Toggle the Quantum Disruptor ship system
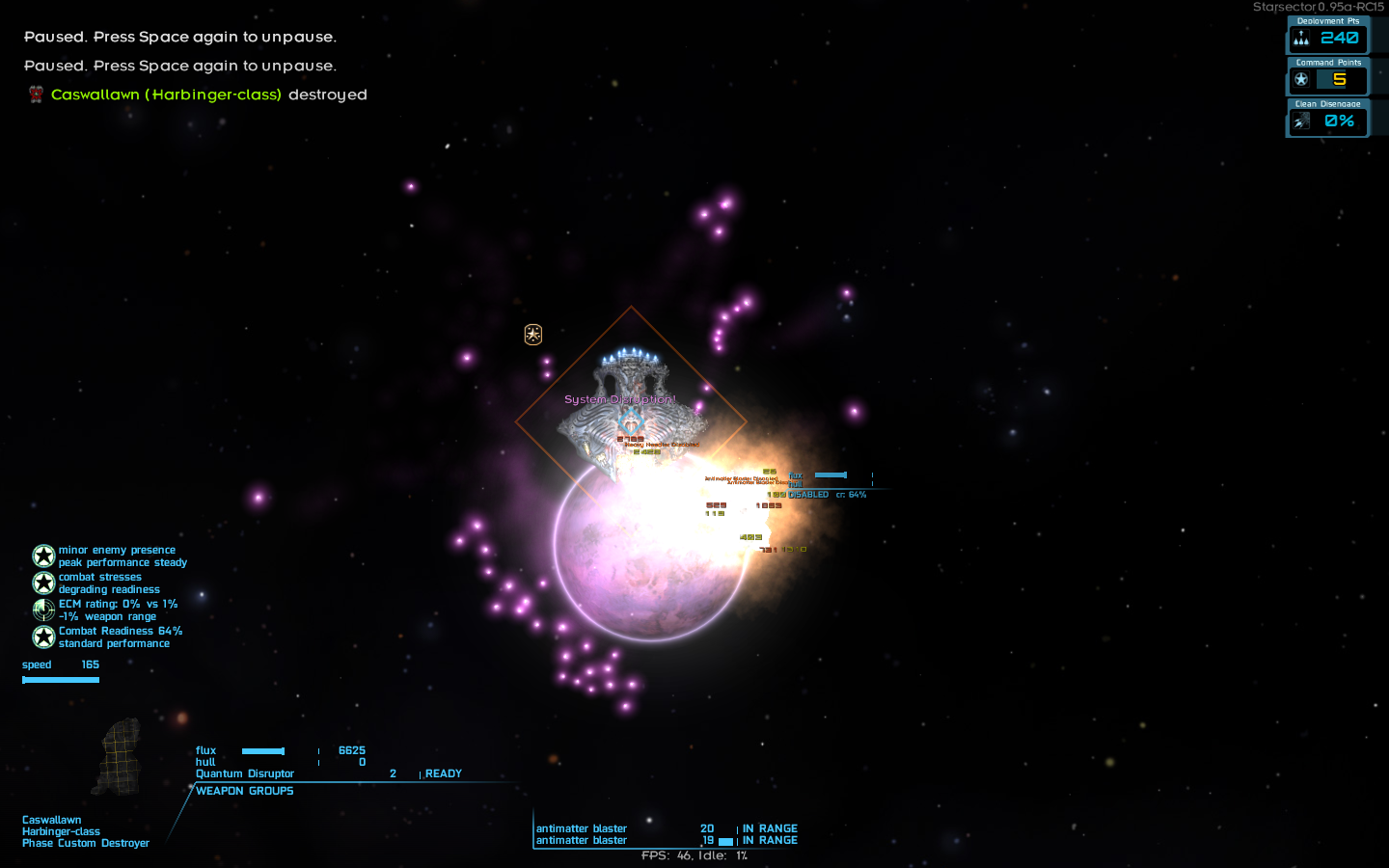This screenshot has width=1389, height=868. (246, 773)
